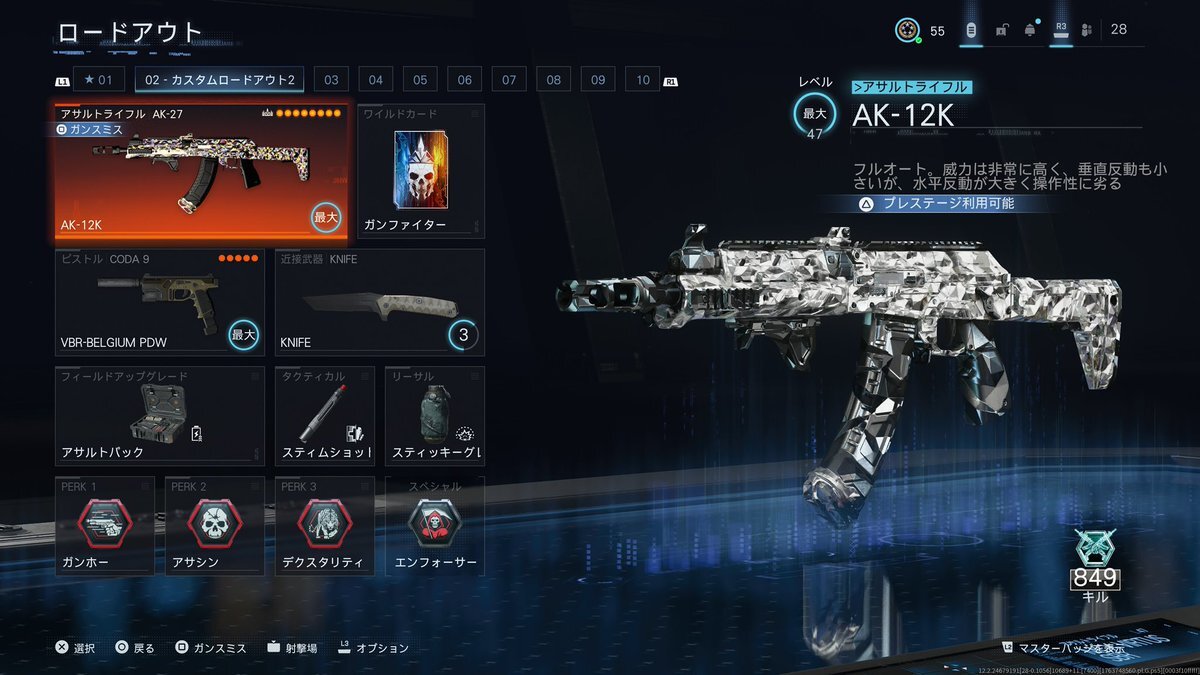
Task: Choose the Knife melee weapon slot
Action: click(380, 302)
